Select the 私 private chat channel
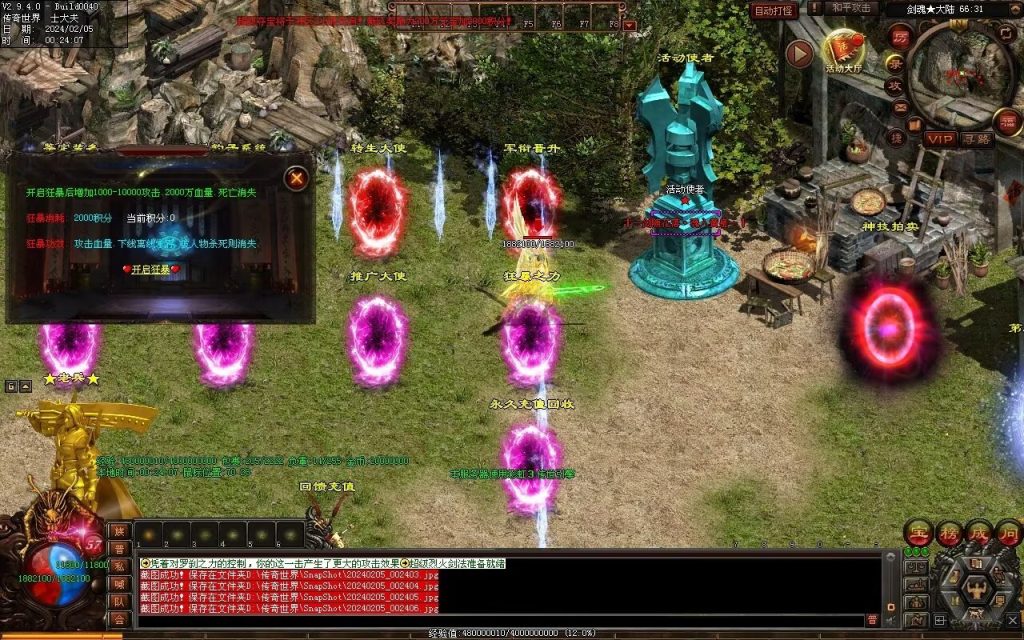Screen dimensions: 1024x640 click(119, 566)
